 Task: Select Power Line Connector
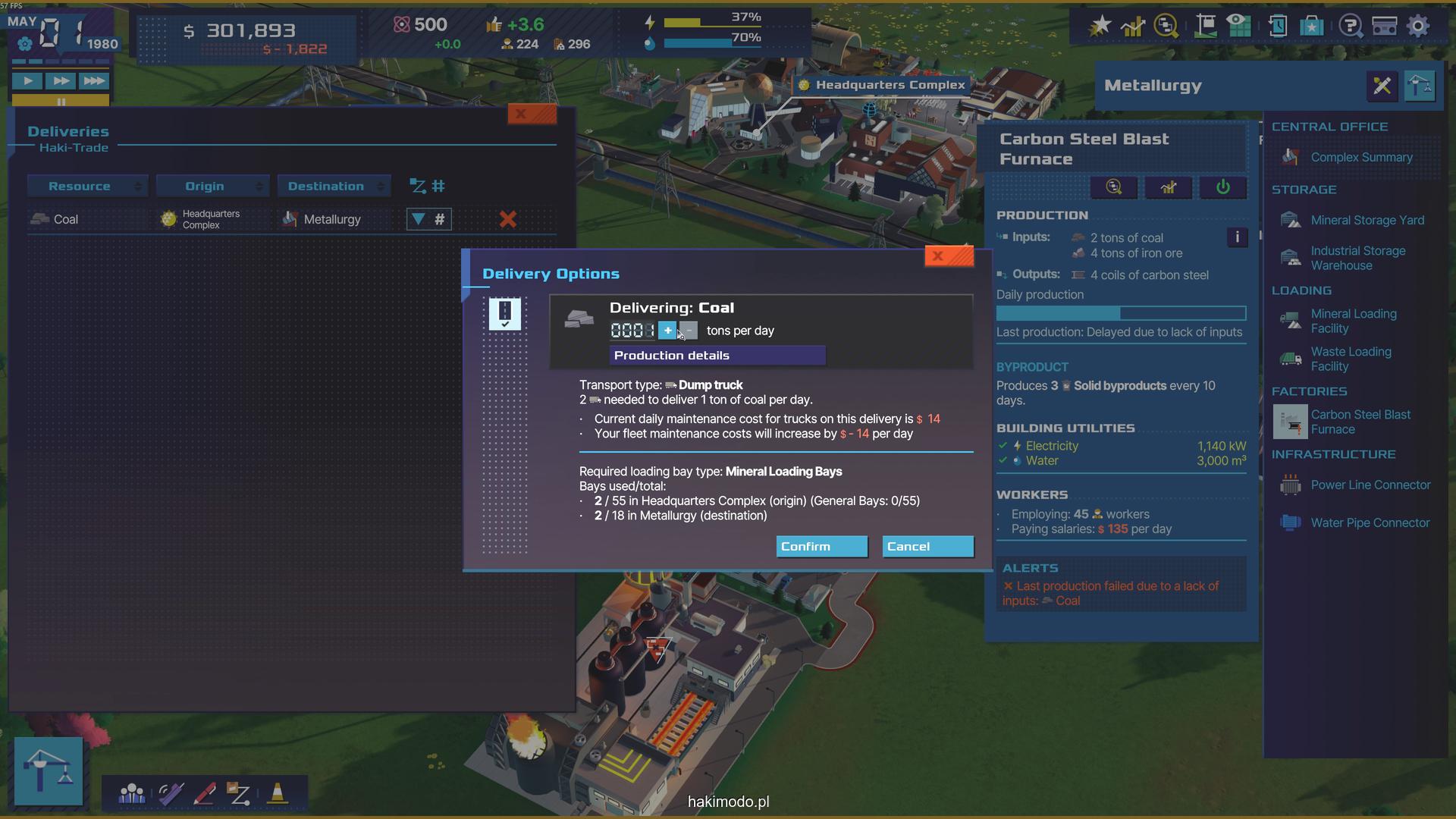pyautogui.click(x=1370, y=485)
